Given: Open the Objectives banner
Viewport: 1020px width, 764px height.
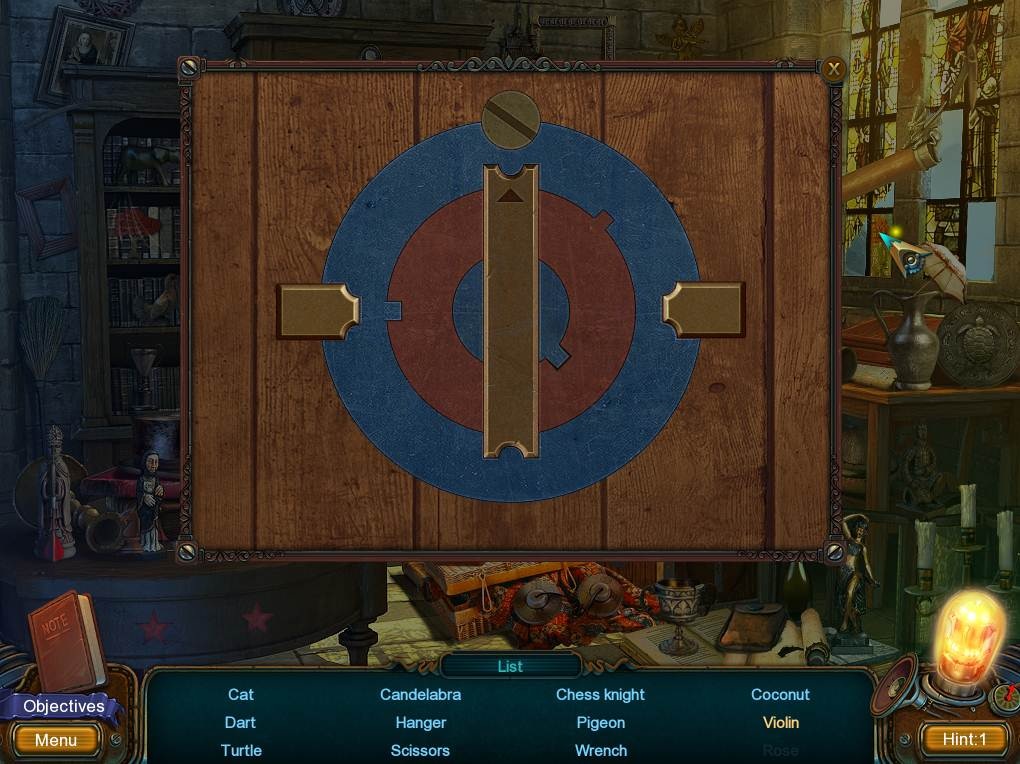Looking at the screenshot, I should [x=64, y=706].
